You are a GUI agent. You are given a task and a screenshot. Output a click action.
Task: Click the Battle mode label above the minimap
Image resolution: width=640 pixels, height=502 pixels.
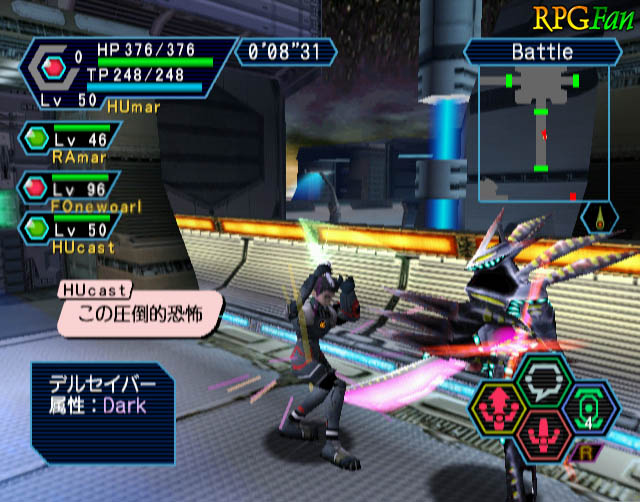541,51
